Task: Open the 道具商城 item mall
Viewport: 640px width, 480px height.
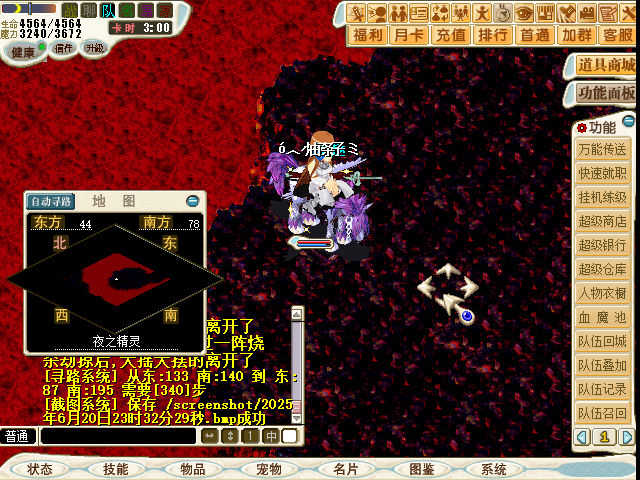Action: click(x=606, y=65)
